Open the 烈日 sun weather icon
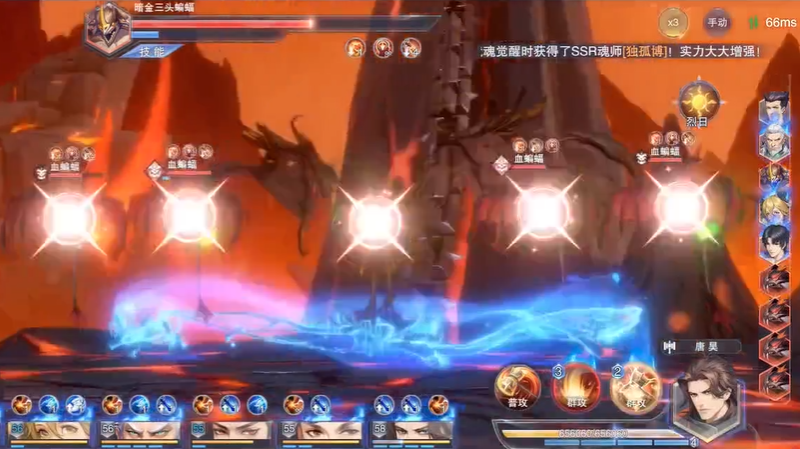Viewport: 800px width, 449px height. coord(699,103)
